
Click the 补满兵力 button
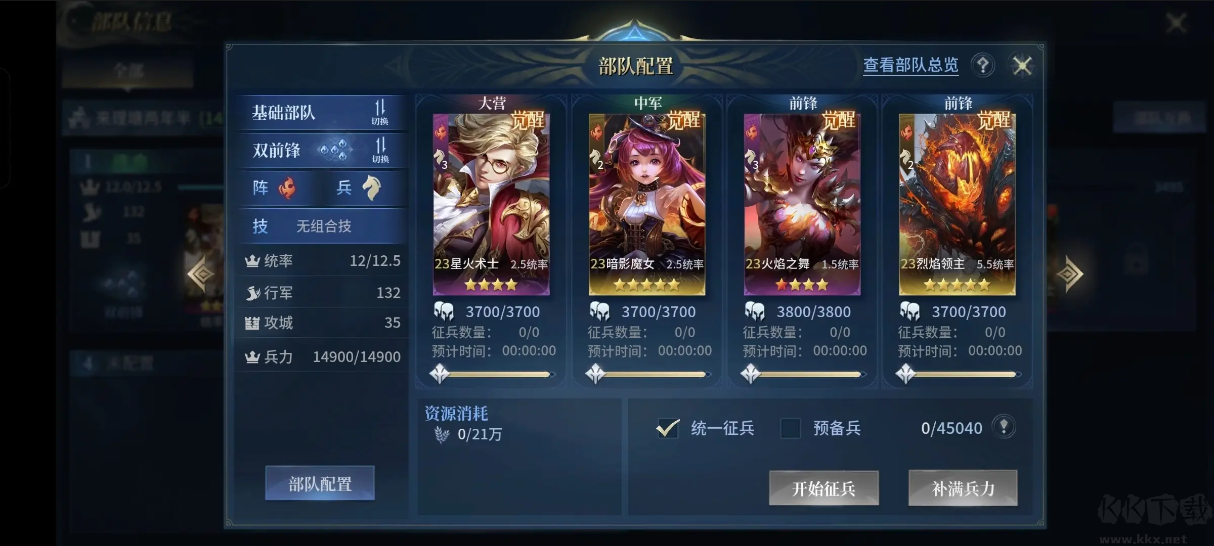point(962,488)
